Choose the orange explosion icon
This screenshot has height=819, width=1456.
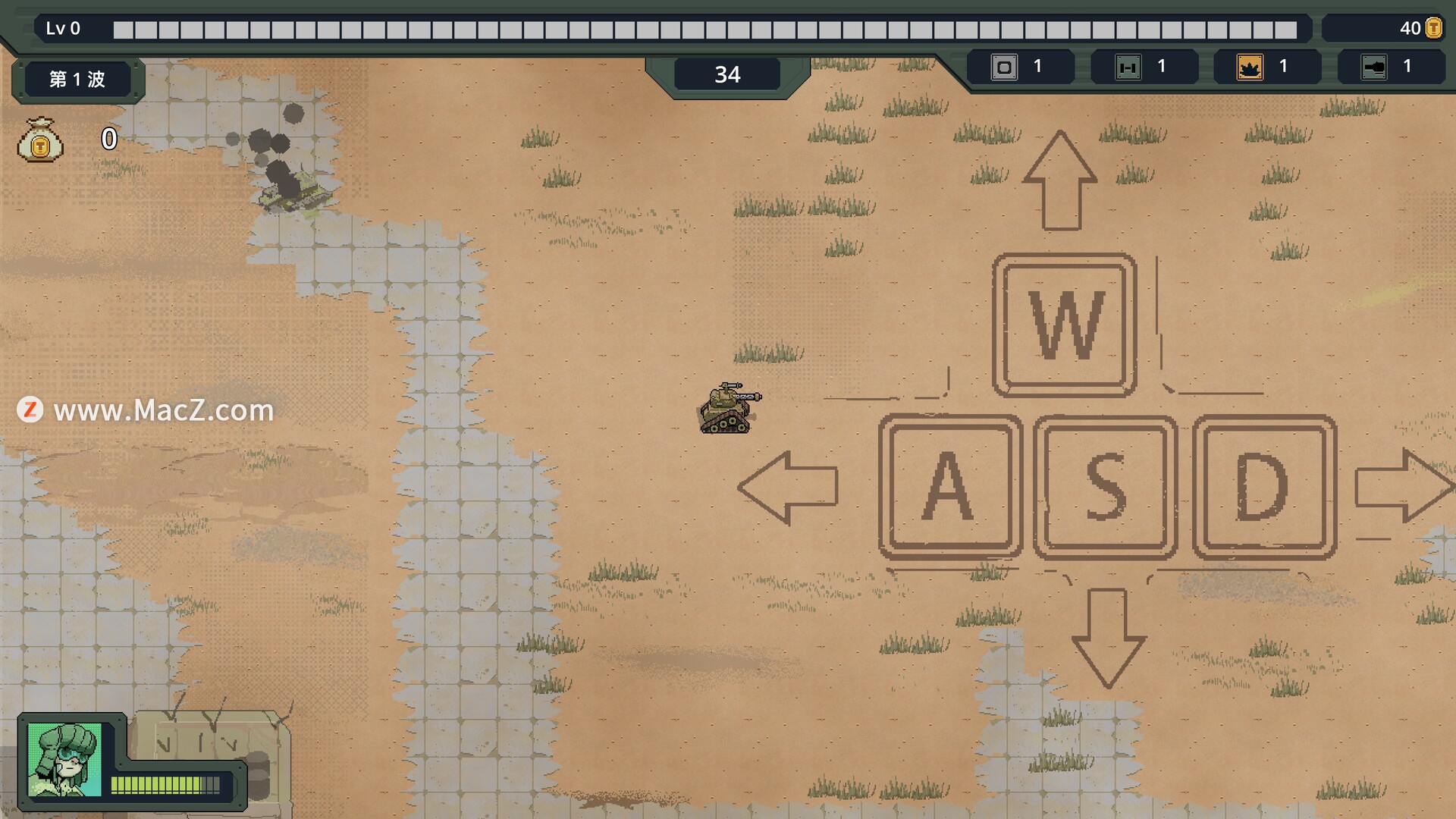[x=1250, y=67]
